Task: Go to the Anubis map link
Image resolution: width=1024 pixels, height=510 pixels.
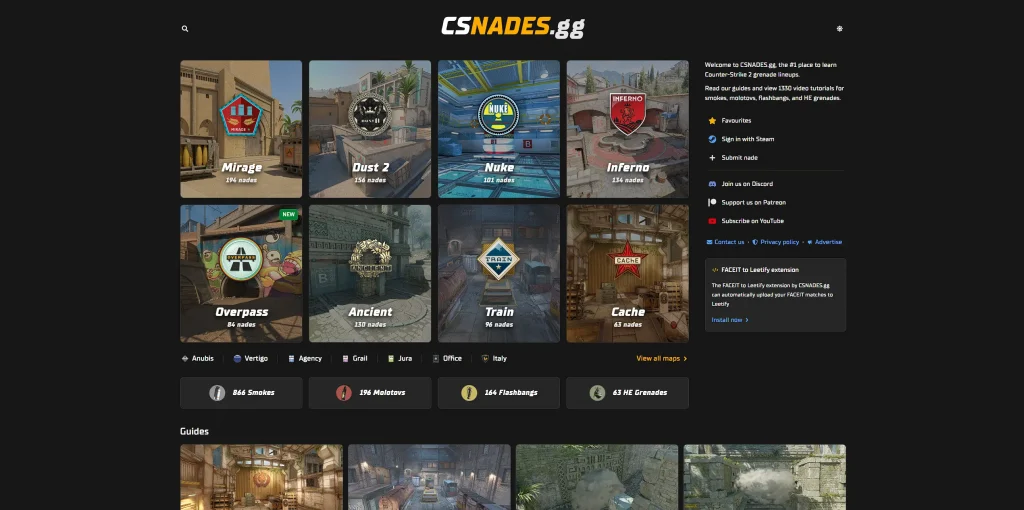Action: click(198, 358)
